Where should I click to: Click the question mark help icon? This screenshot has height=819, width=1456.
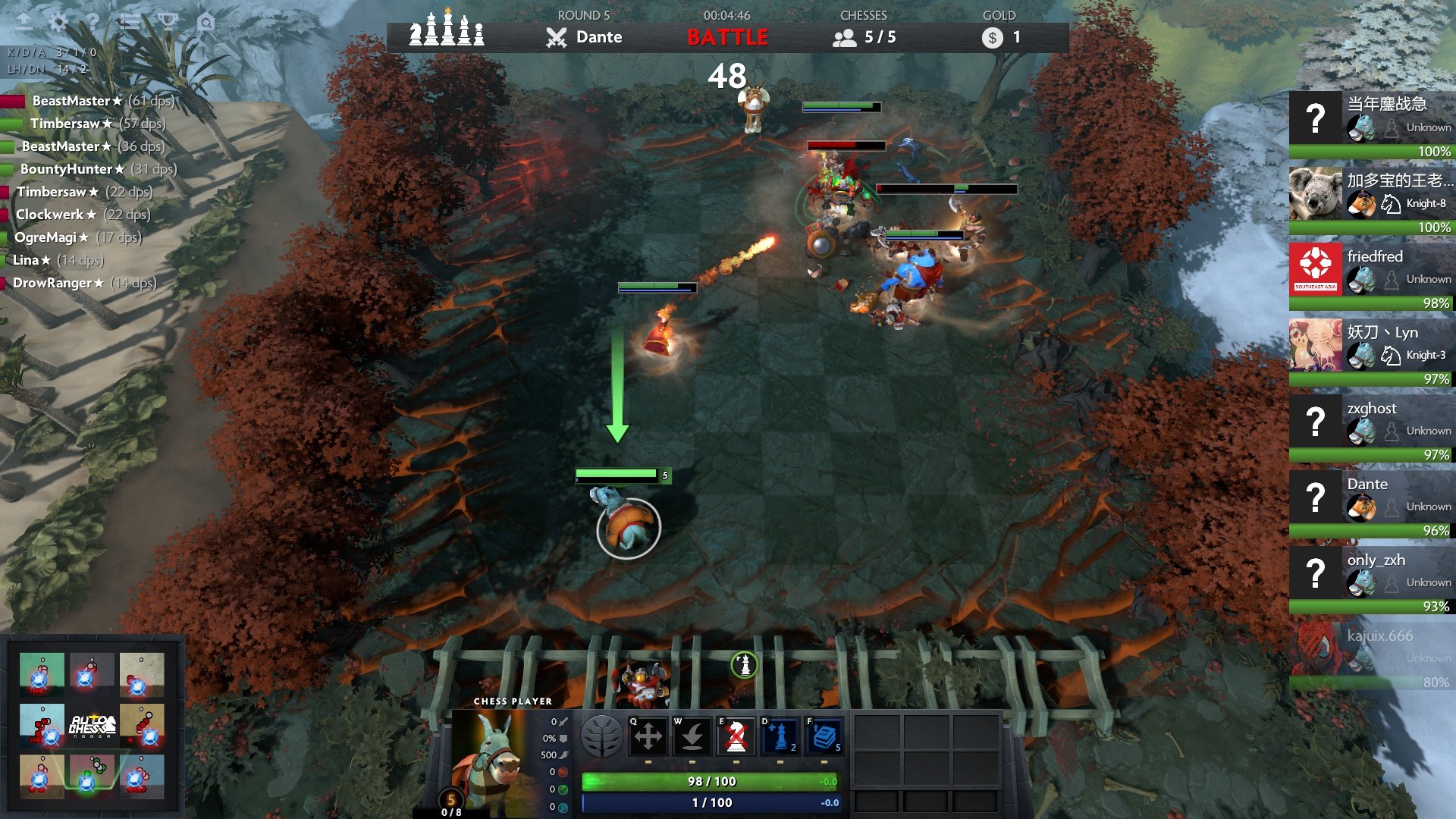click(93, 22)
